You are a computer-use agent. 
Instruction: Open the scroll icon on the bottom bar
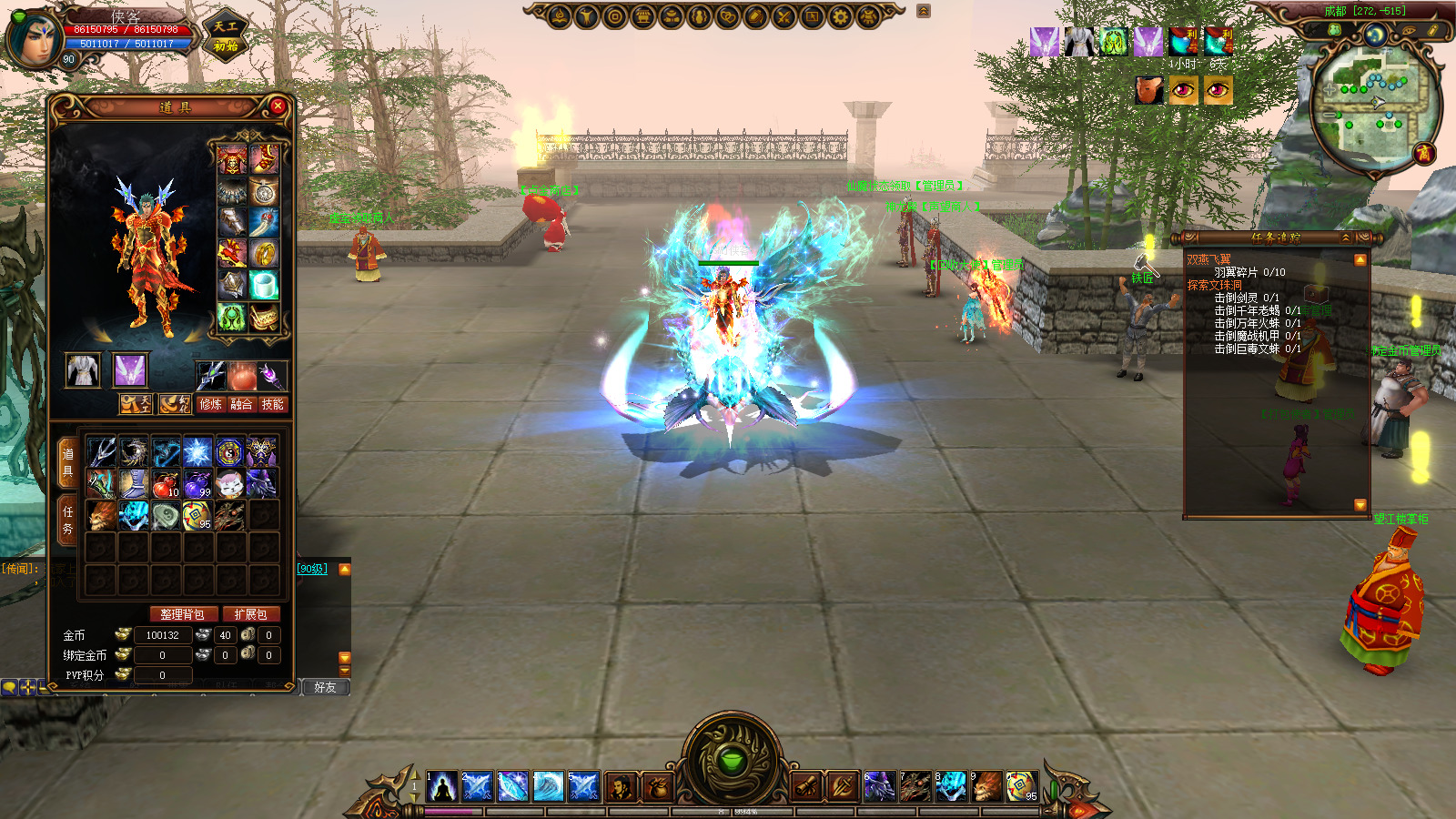tap(805, 786)
